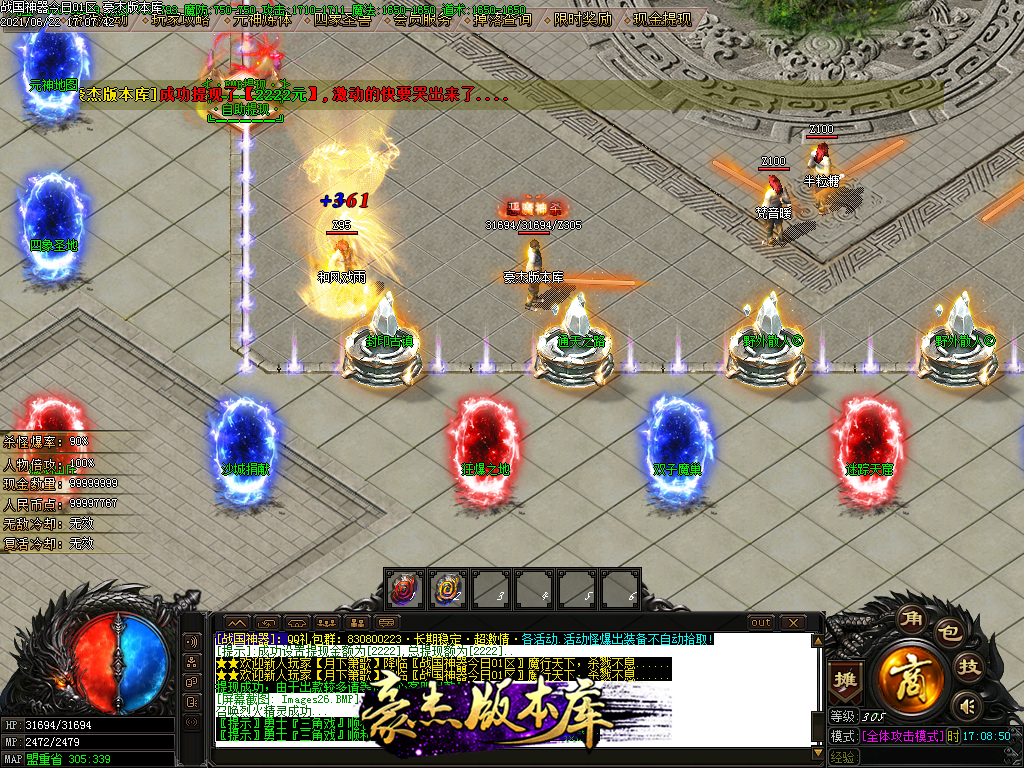Toggle sound with the speaker button

pyautogui.click(x=966, y=707)
